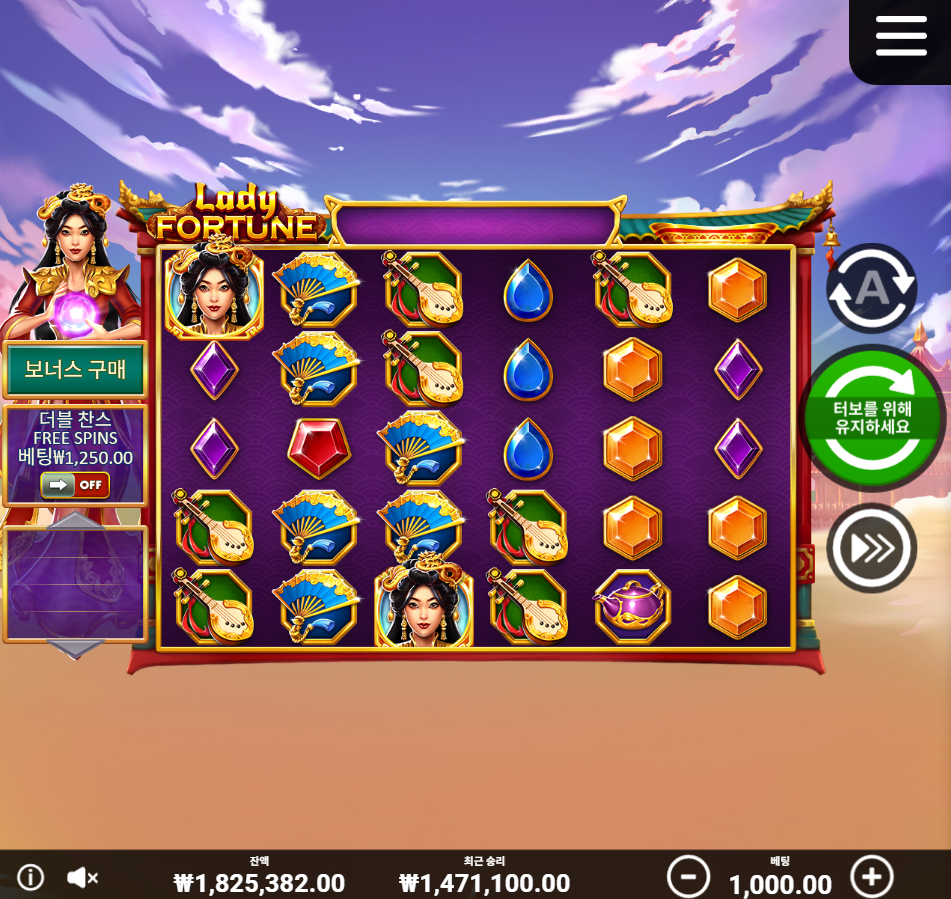
Task: Spin the reels with the green button
Action: pos(874,418)
